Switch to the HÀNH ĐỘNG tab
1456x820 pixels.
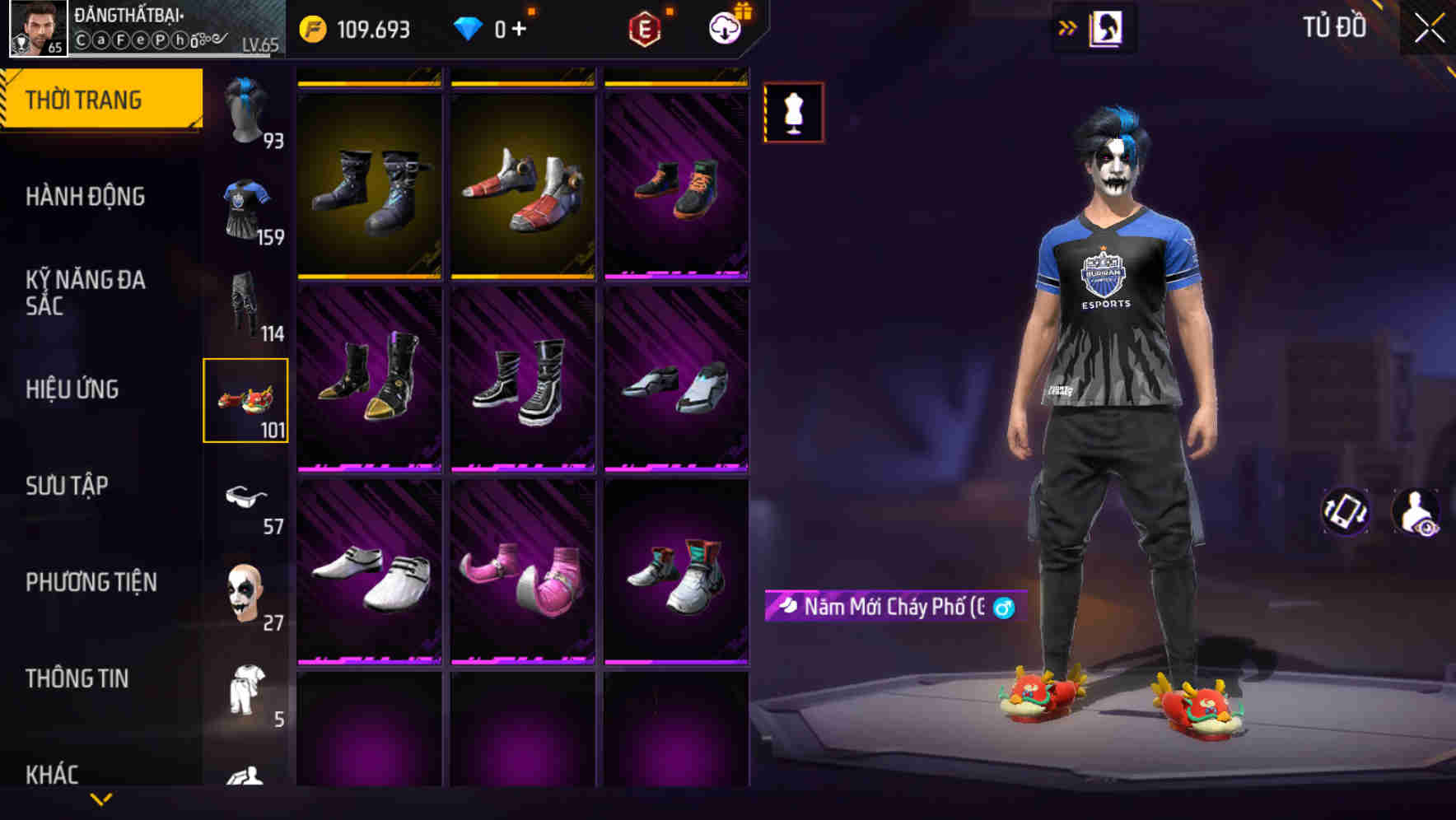tap(86, 197)
